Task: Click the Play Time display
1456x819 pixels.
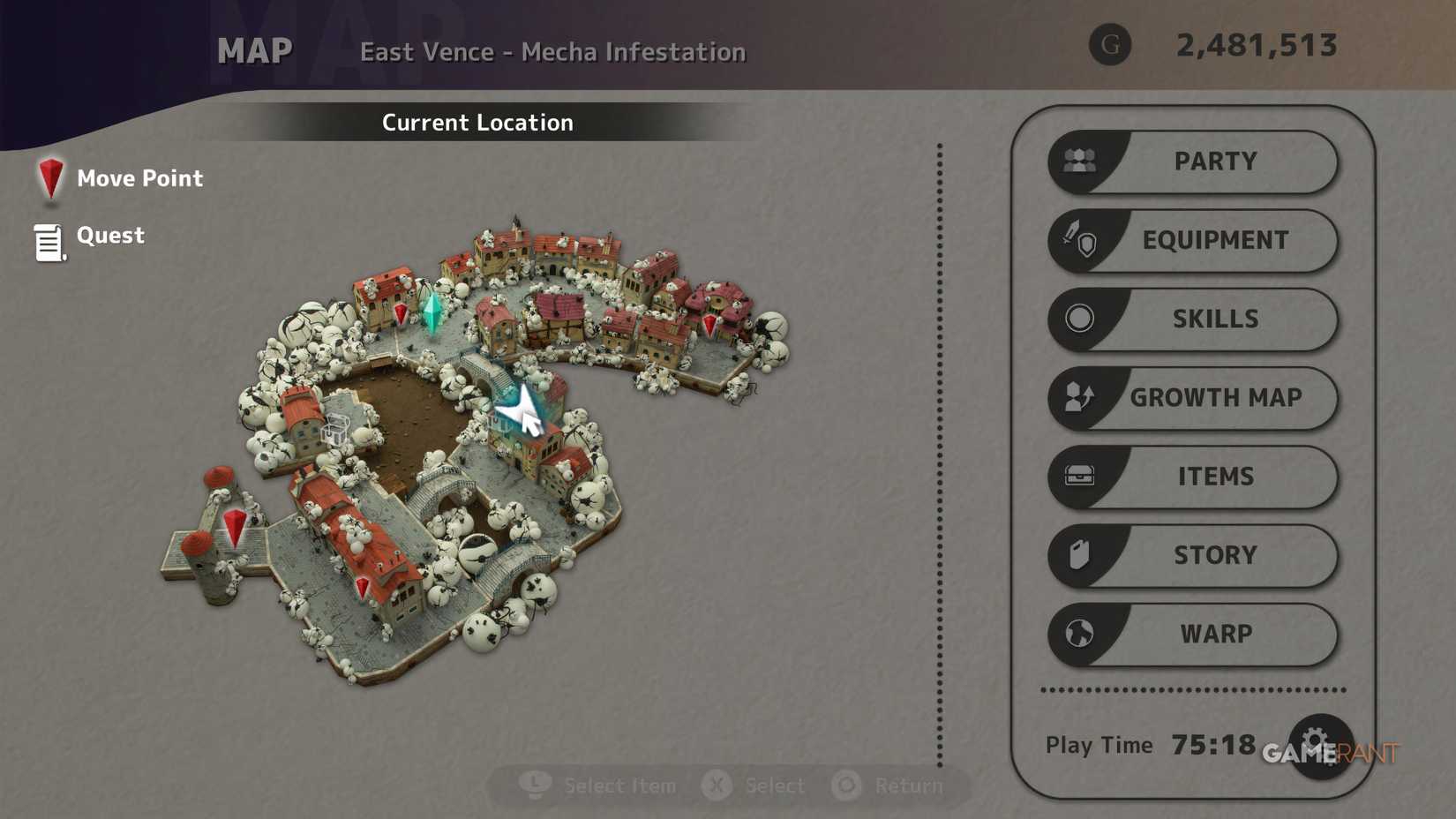Action: (x=1138, y=745)
